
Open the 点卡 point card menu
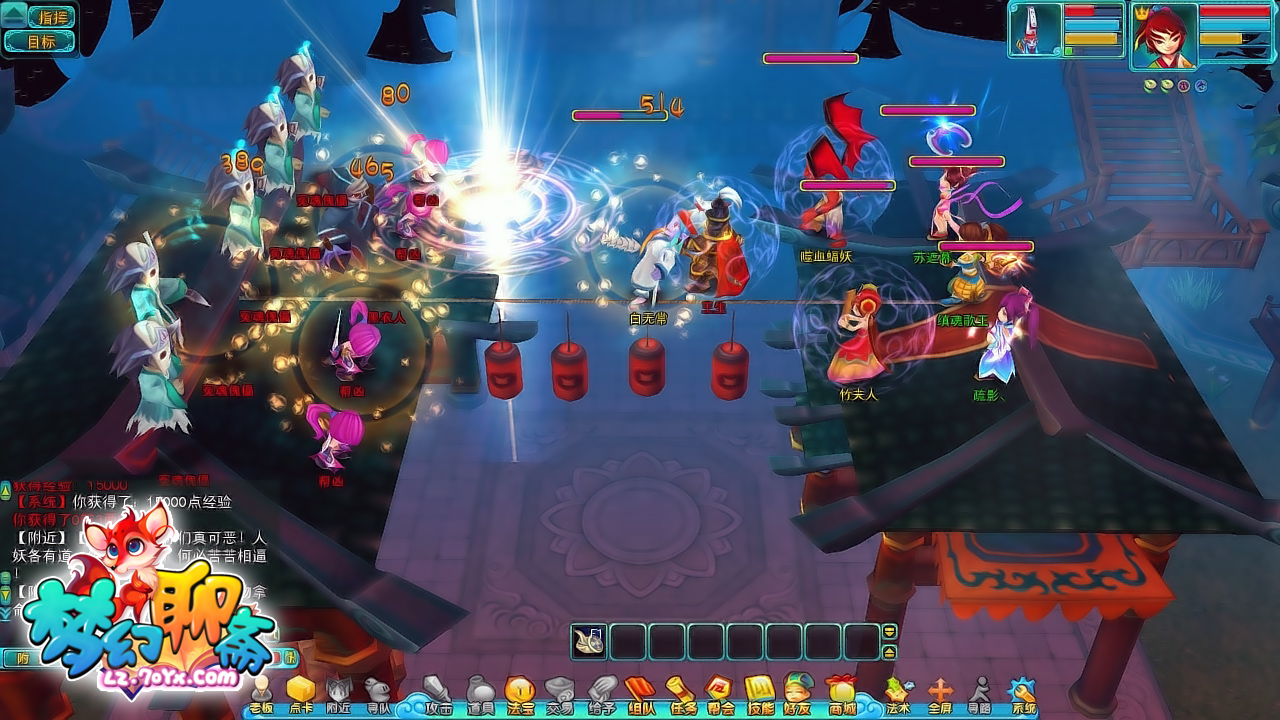pyautogui.click(x=301, y=694)
